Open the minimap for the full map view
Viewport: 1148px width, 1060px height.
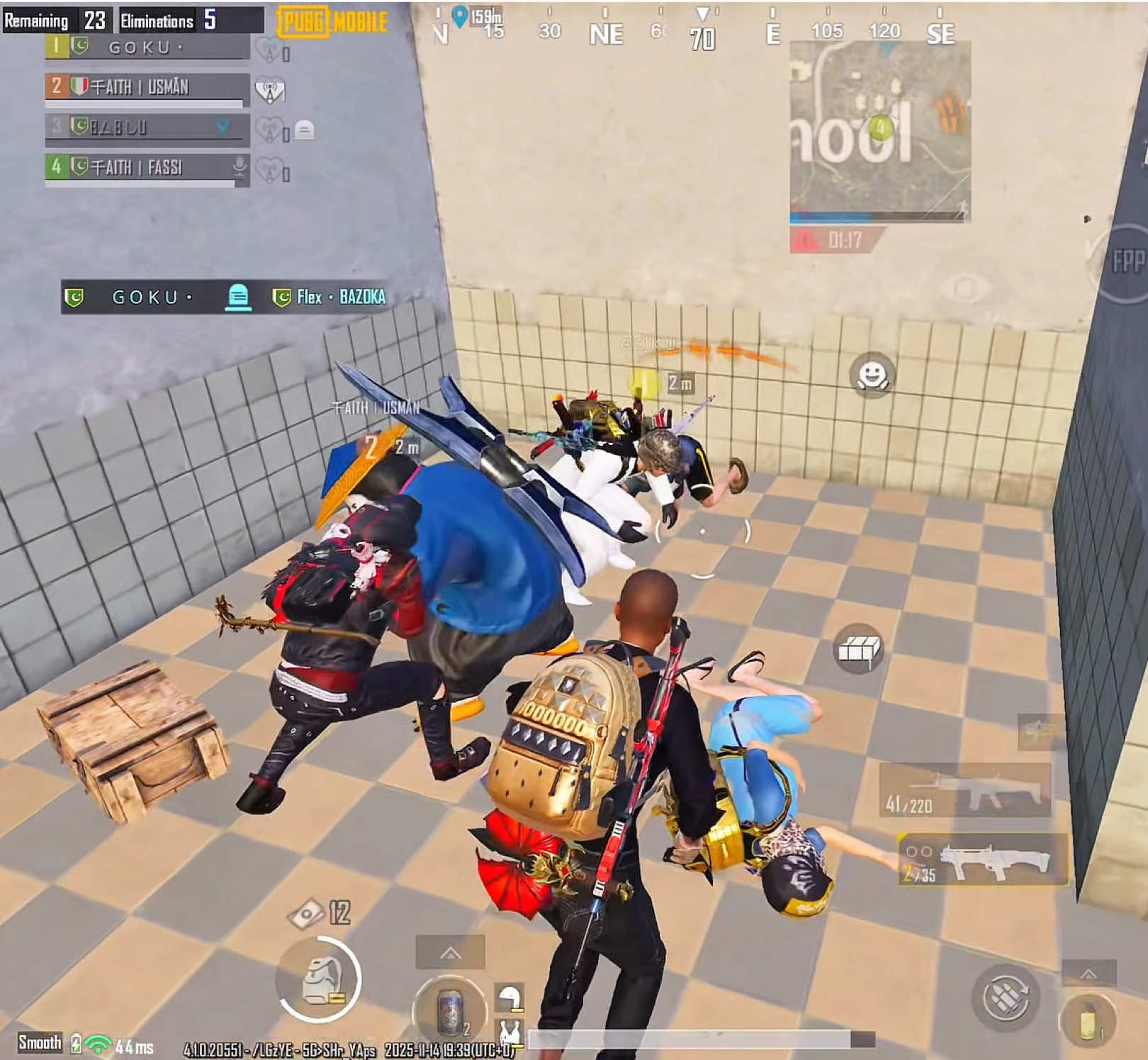click(x=879, y=135)
